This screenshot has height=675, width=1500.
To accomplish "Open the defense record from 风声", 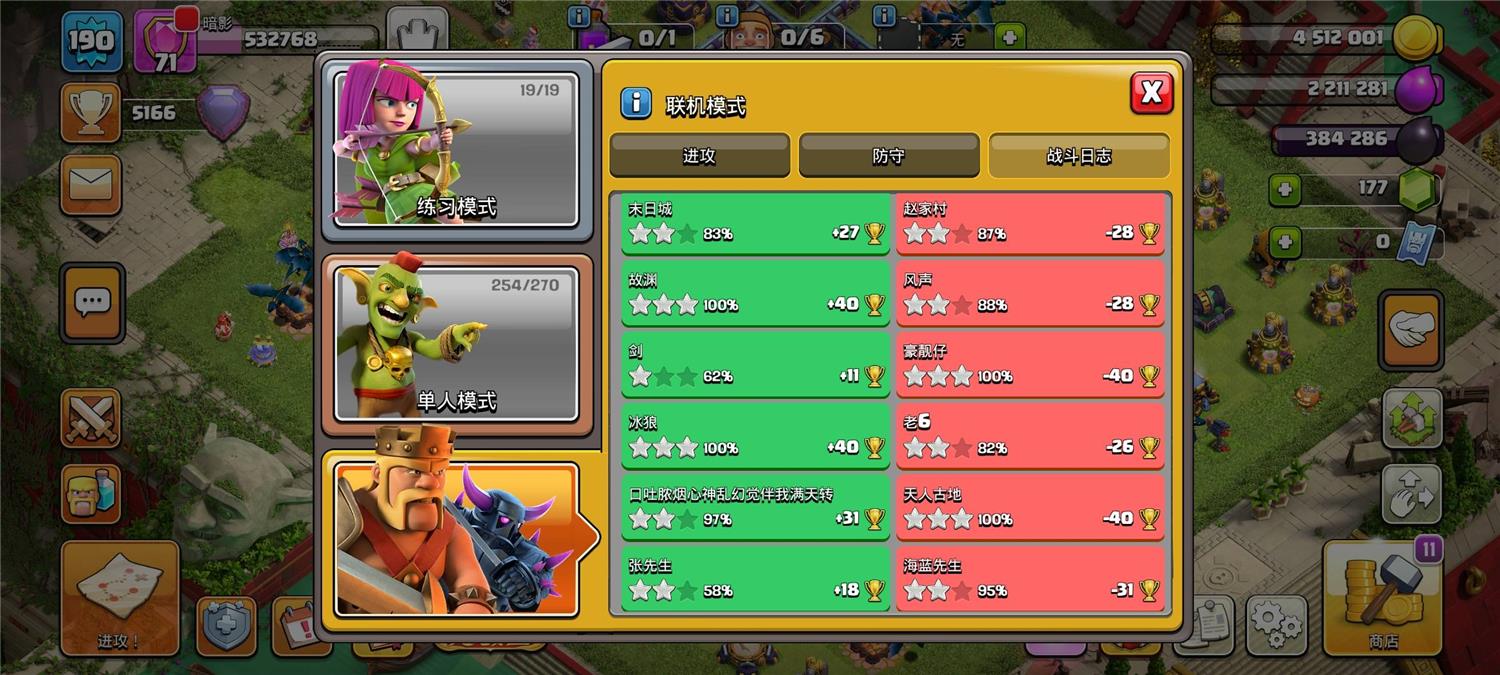I will point(1031,294).
